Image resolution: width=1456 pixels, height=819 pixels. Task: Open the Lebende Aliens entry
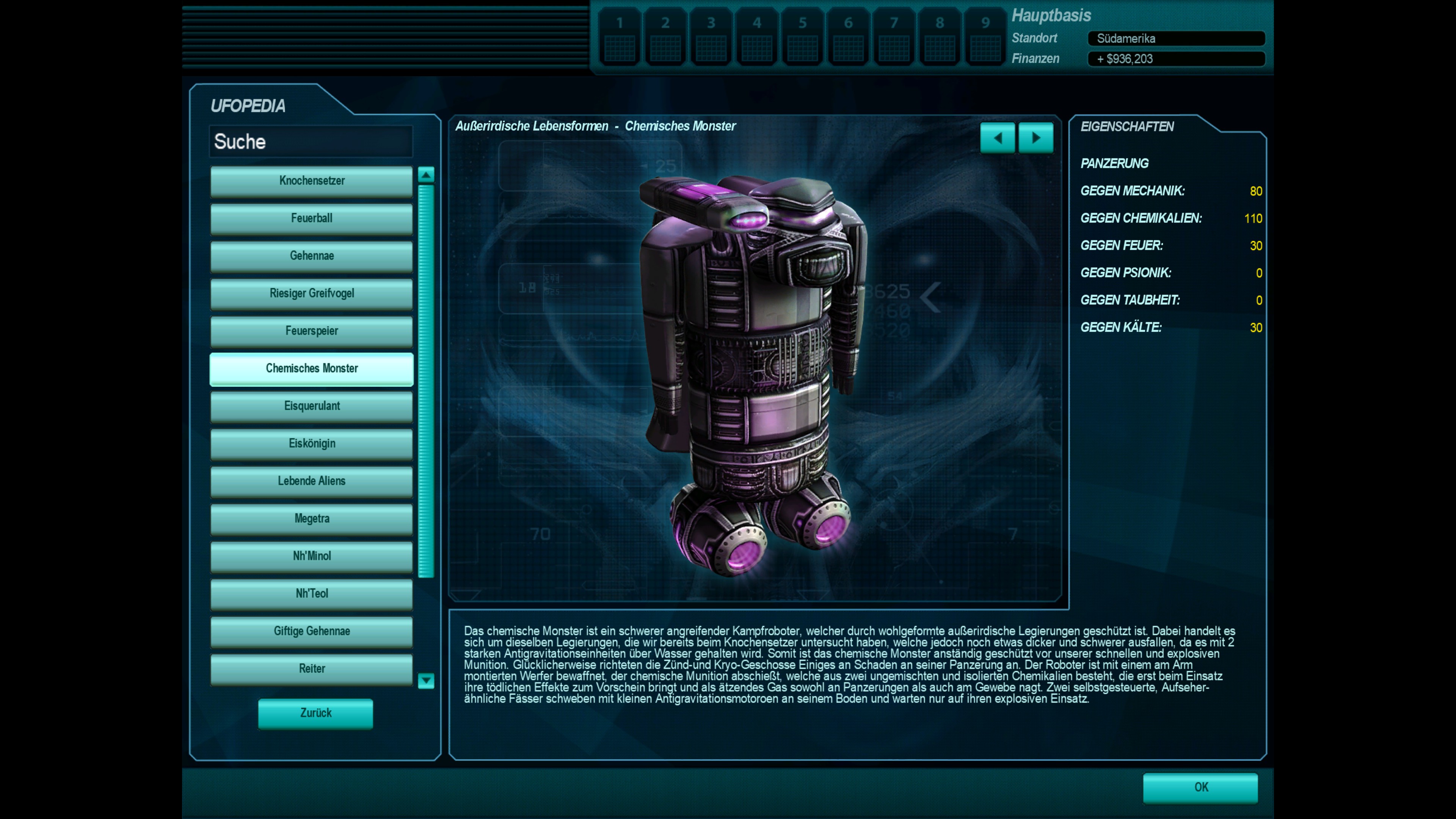point(311,481)
